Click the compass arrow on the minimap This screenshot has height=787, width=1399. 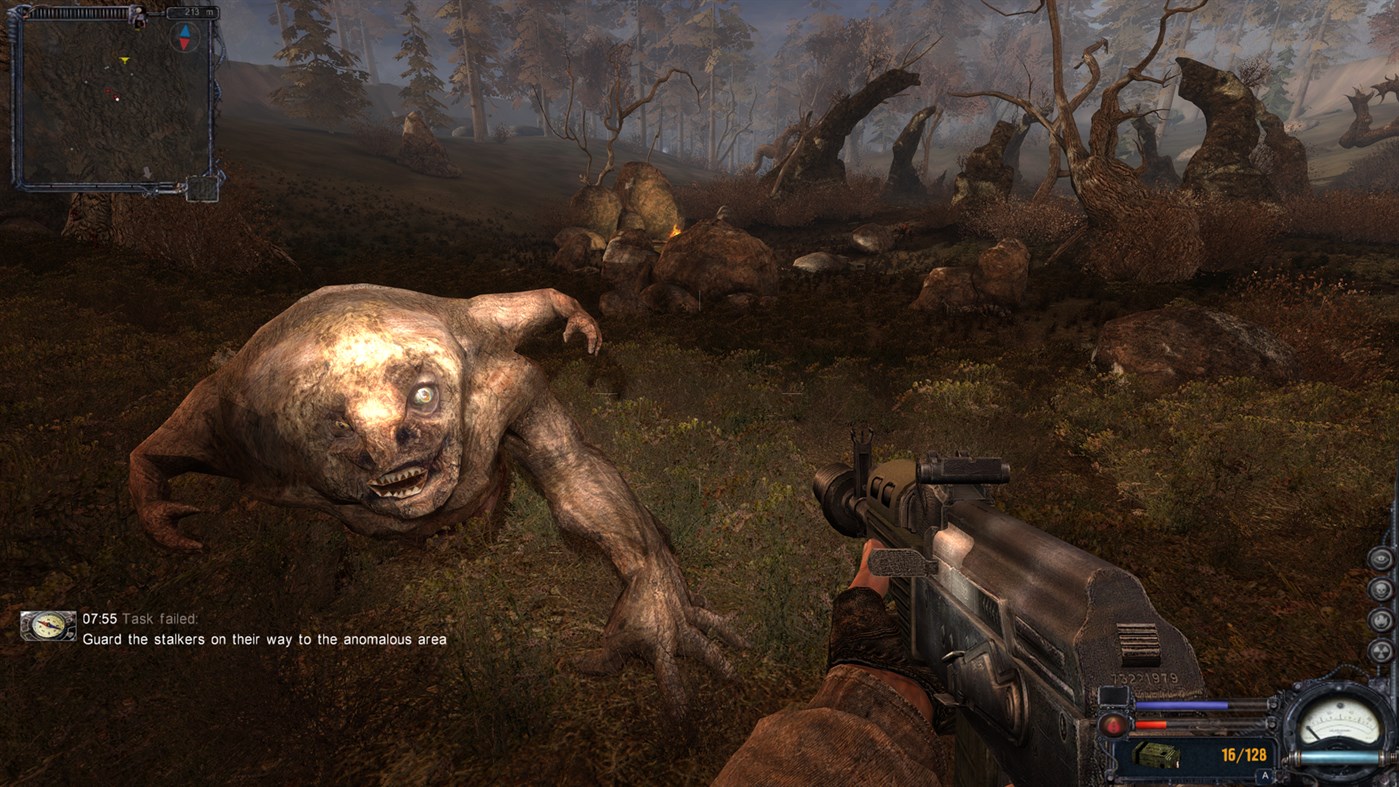pos(184,37)
